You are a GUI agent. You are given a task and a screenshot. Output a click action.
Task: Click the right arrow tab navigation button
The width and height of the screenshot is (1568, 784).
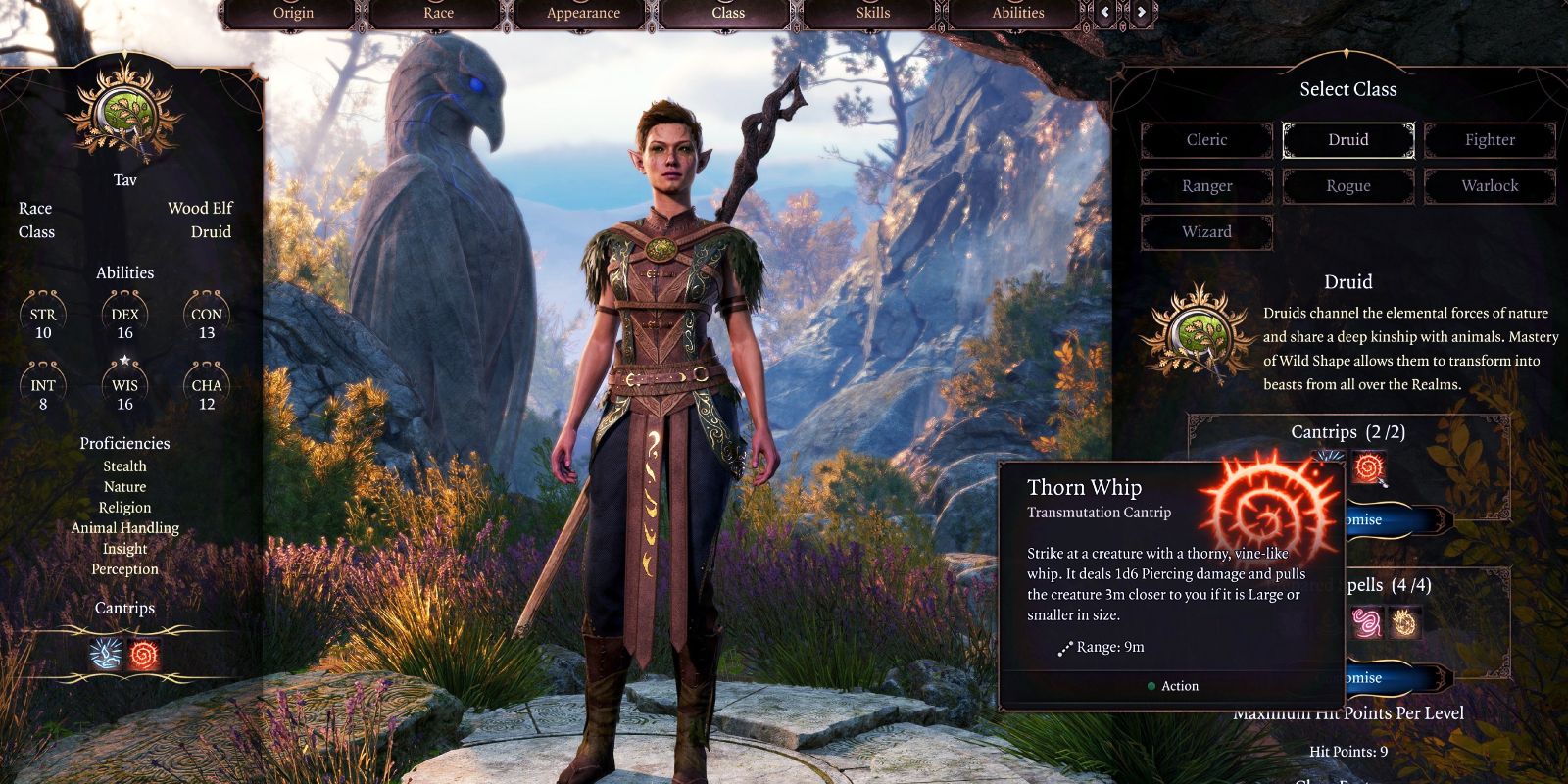[x=1141, y=13]
